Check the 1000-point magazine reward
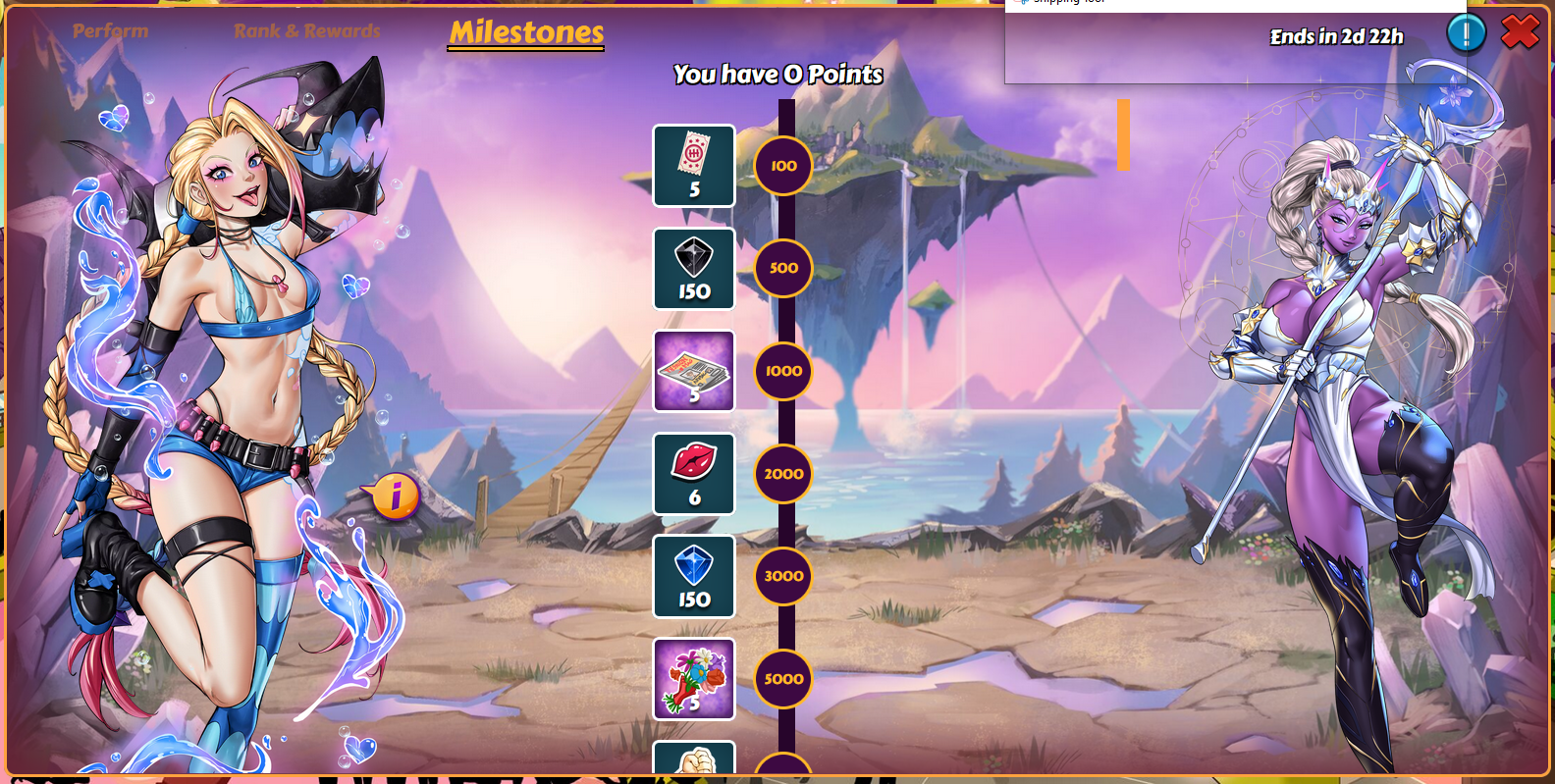The width and height of the screenshot is (1555, 784). point(694,371)
